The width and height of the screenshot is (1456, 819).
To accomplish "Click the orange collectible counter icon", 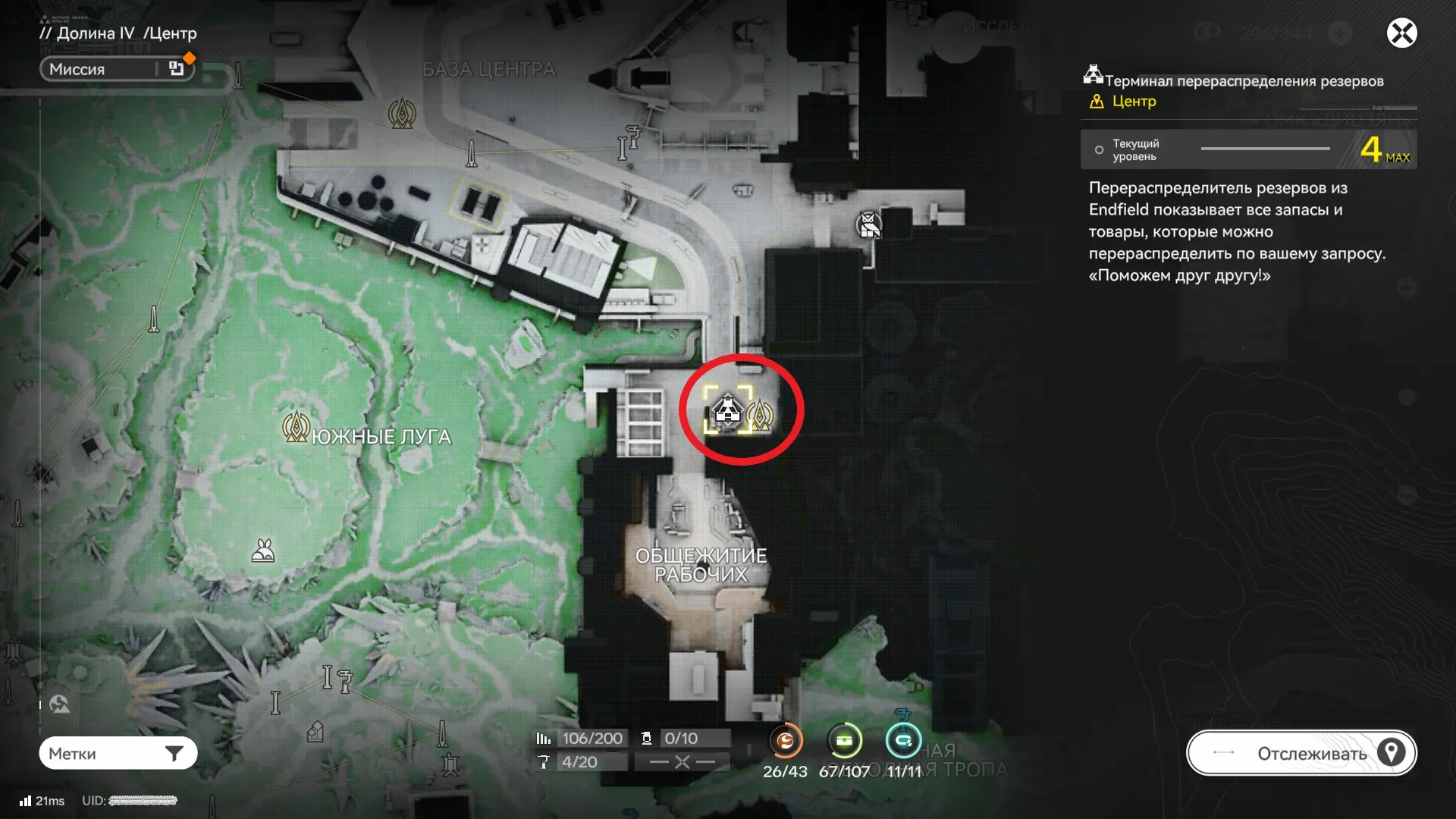I will click(786, 741).
